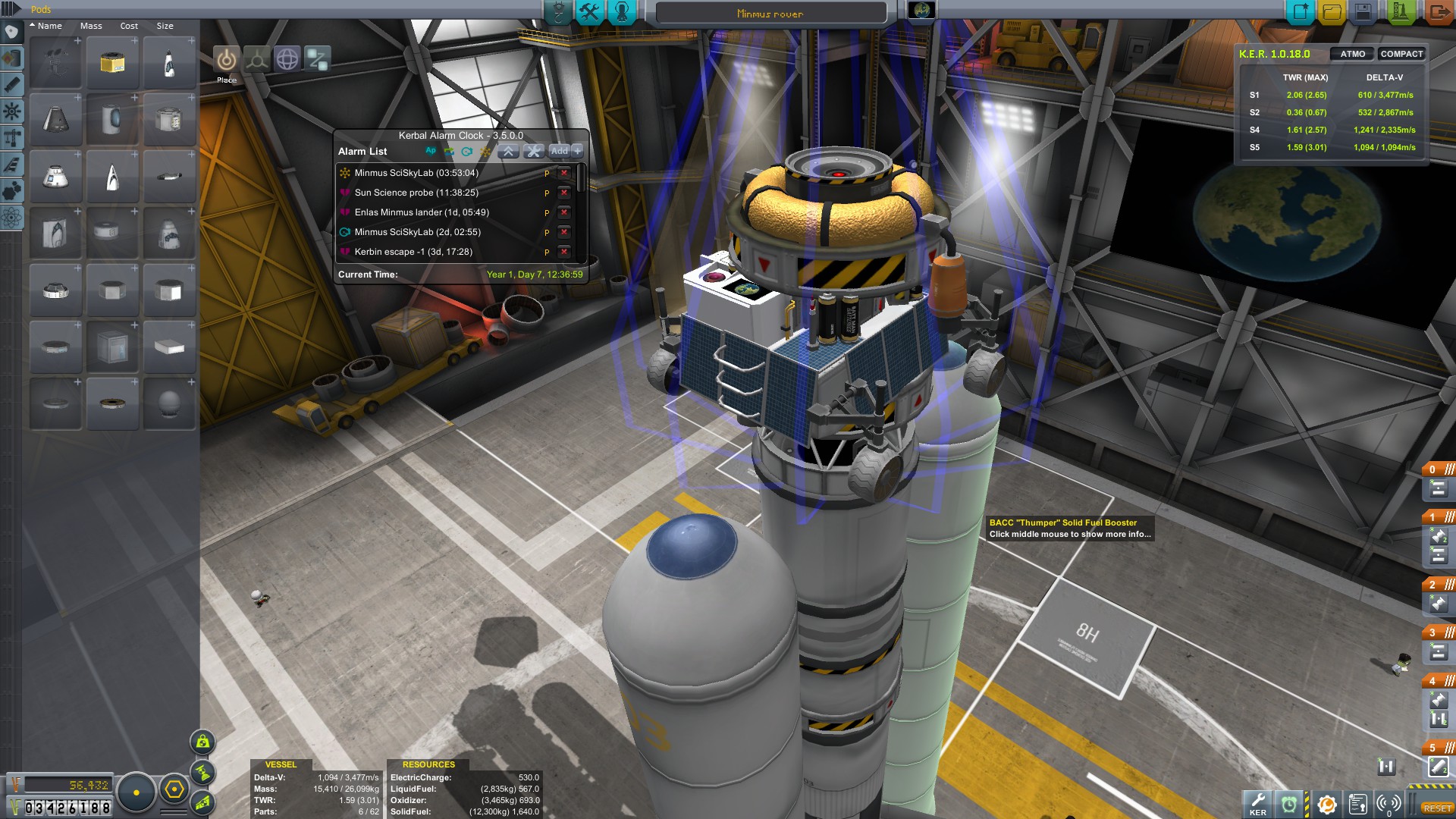
Task: Pick the yellow cube probe core part
Action: coord(112,63)
